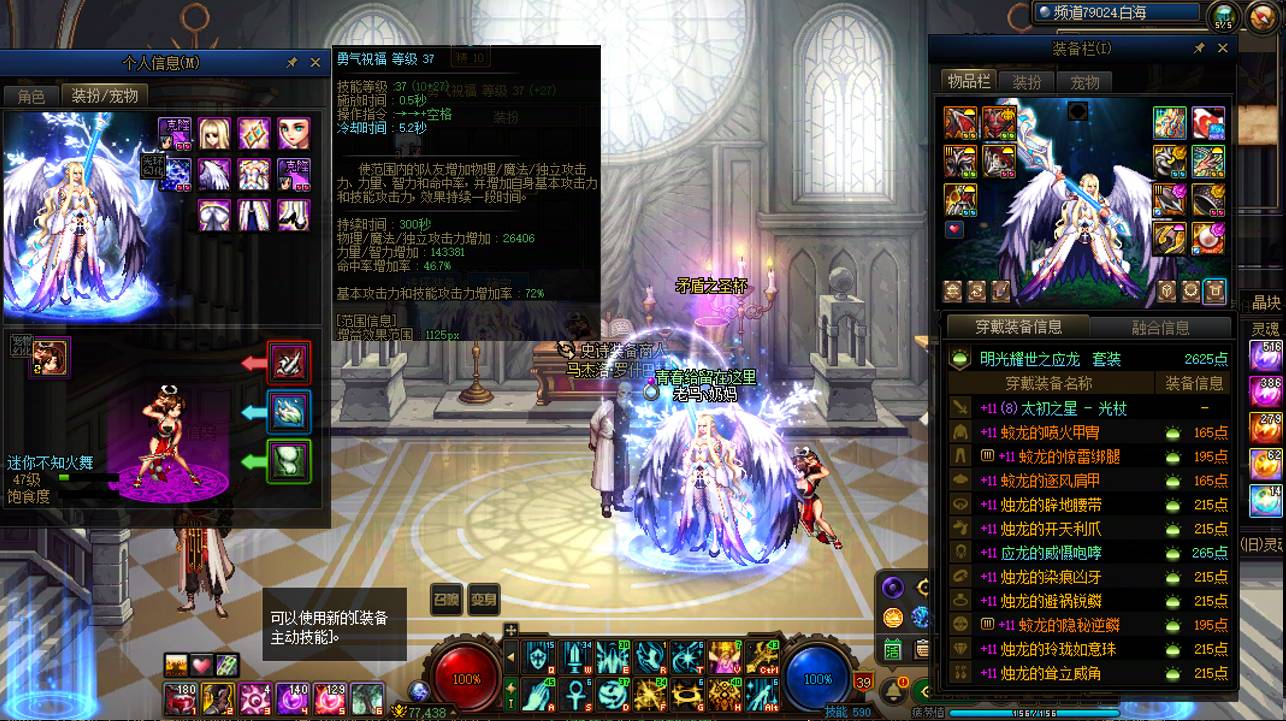This screenshot has height=721, width=1286.
Task: Switch to the 角色 character tab
Action: [x=31, y=96]
